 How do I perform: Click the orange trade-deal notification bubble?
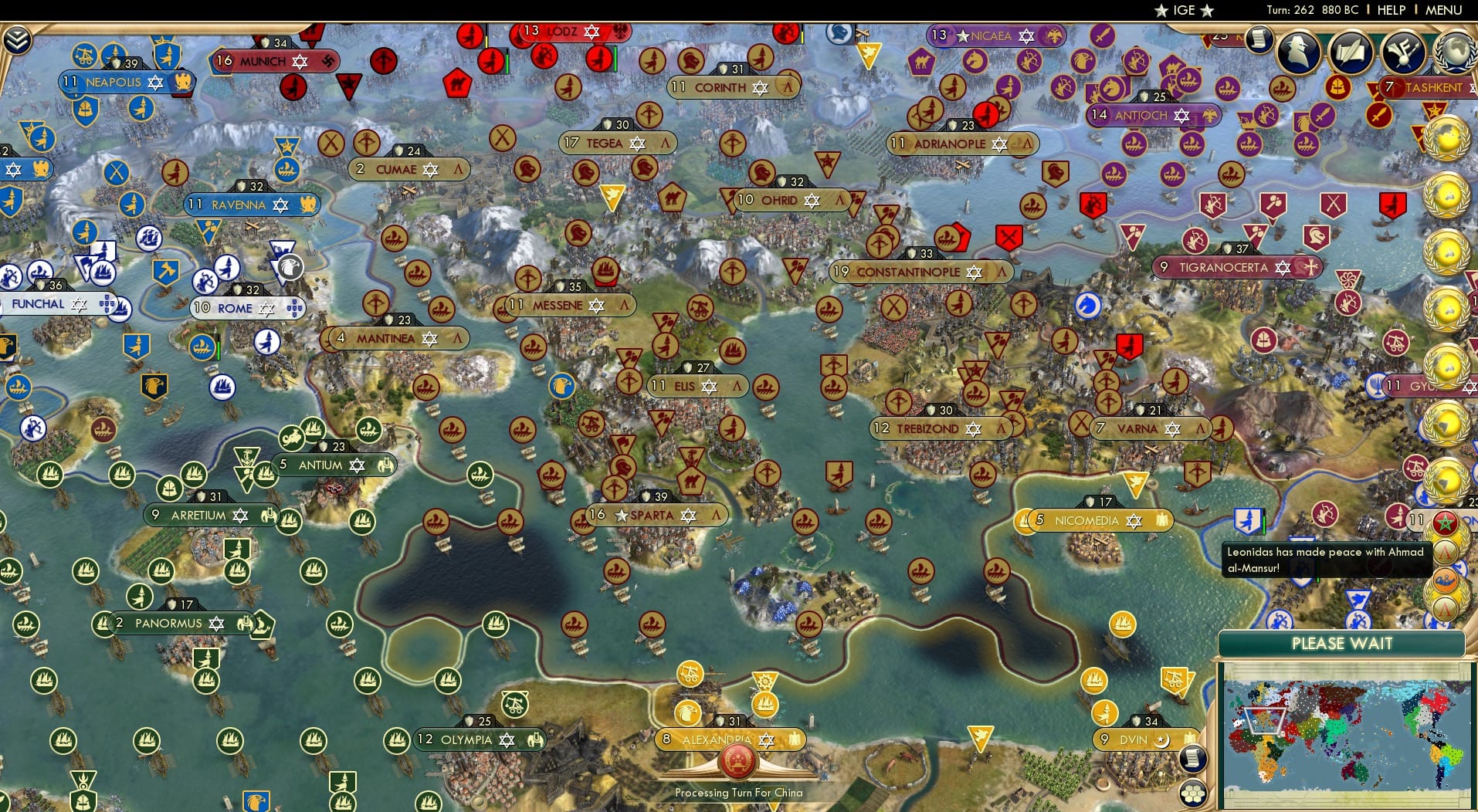pyautogui.click(x=1446, y=581)
